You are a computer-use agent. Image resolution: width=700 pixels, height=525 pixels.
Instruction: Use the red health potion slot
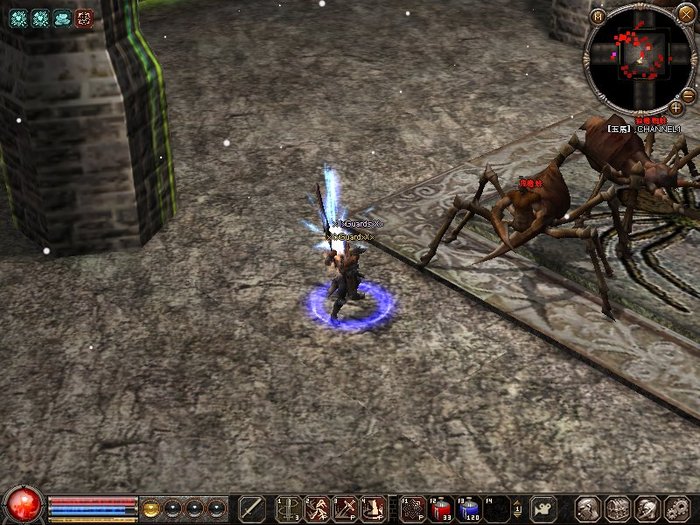(x=441, y=508)
